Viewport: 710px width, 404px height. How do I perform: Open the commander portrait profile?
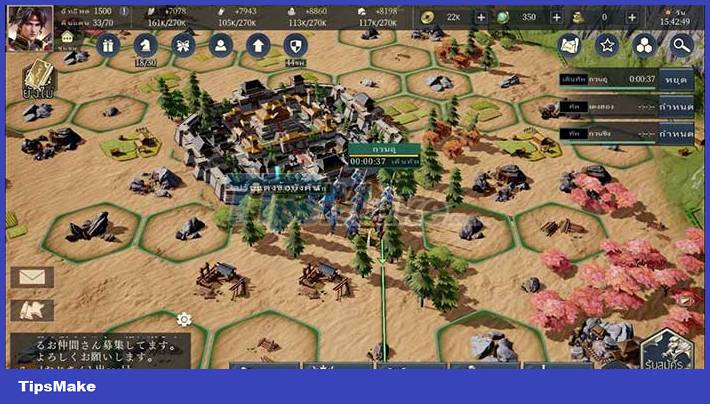pos(30,27)
